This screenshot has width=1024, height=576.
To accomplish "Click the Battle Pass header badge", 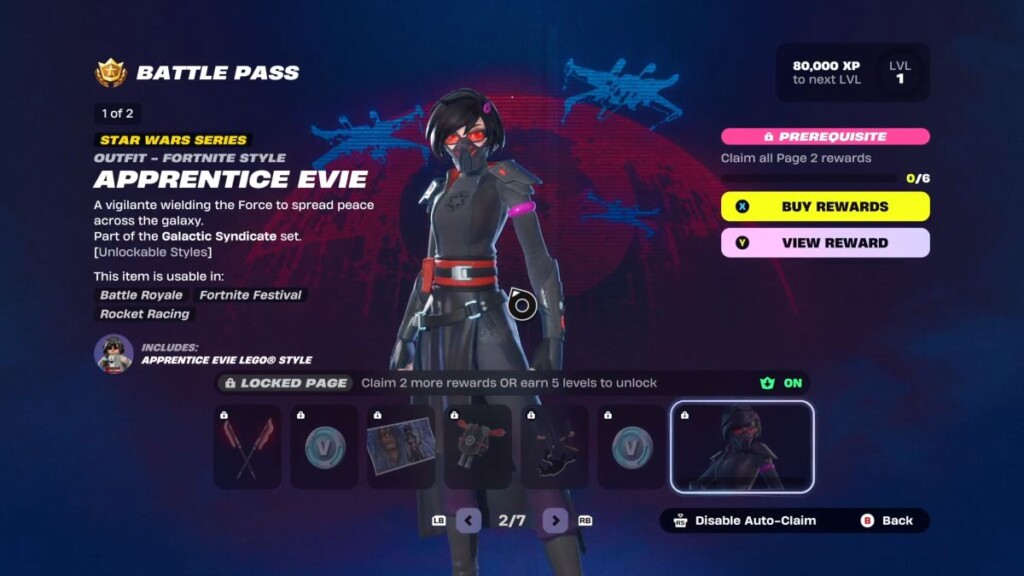I will [110, 73].
